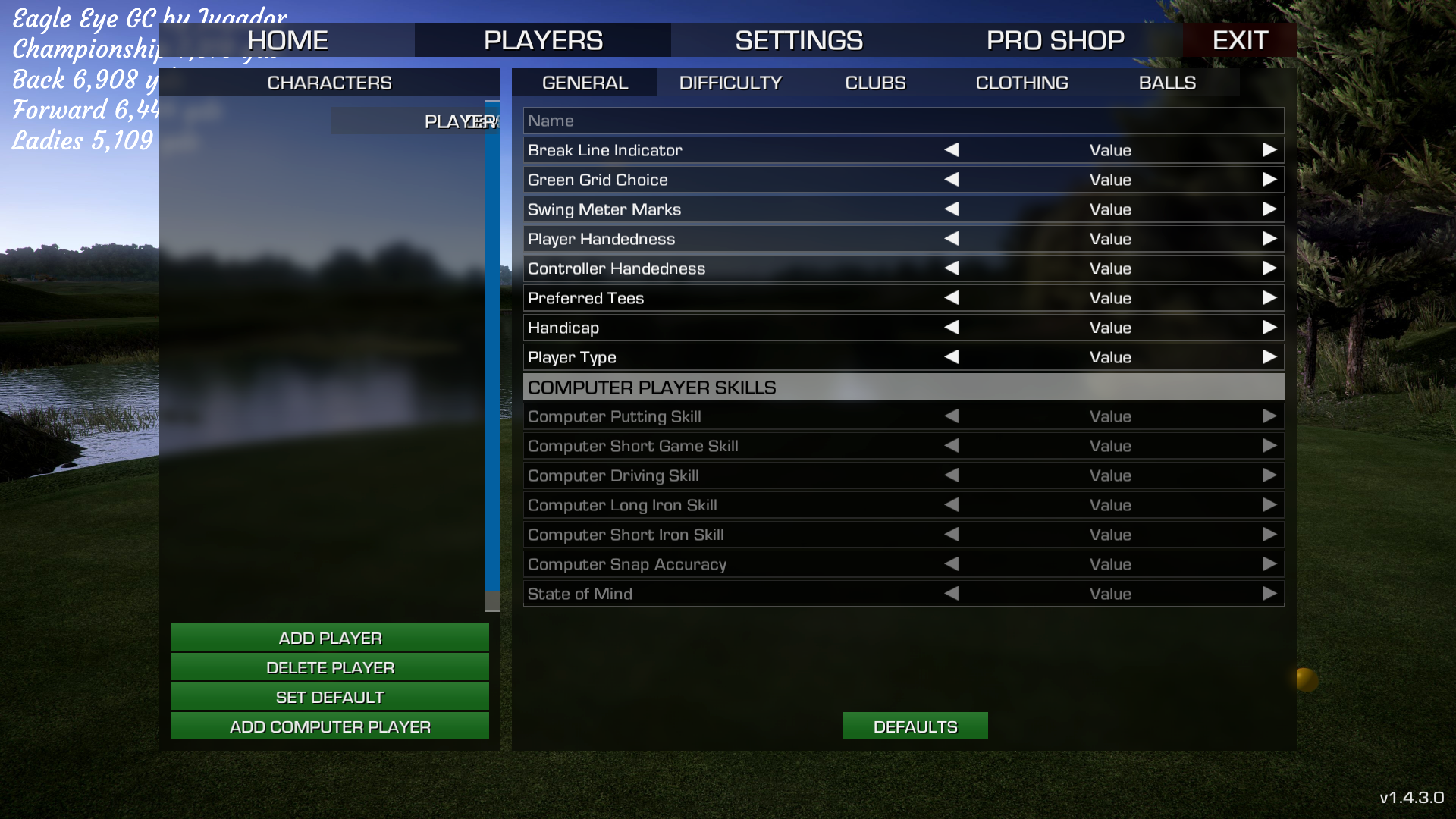Advance Break Line Indicator with right arrow
1456x819 pixels.
(x=1269, y=150)
